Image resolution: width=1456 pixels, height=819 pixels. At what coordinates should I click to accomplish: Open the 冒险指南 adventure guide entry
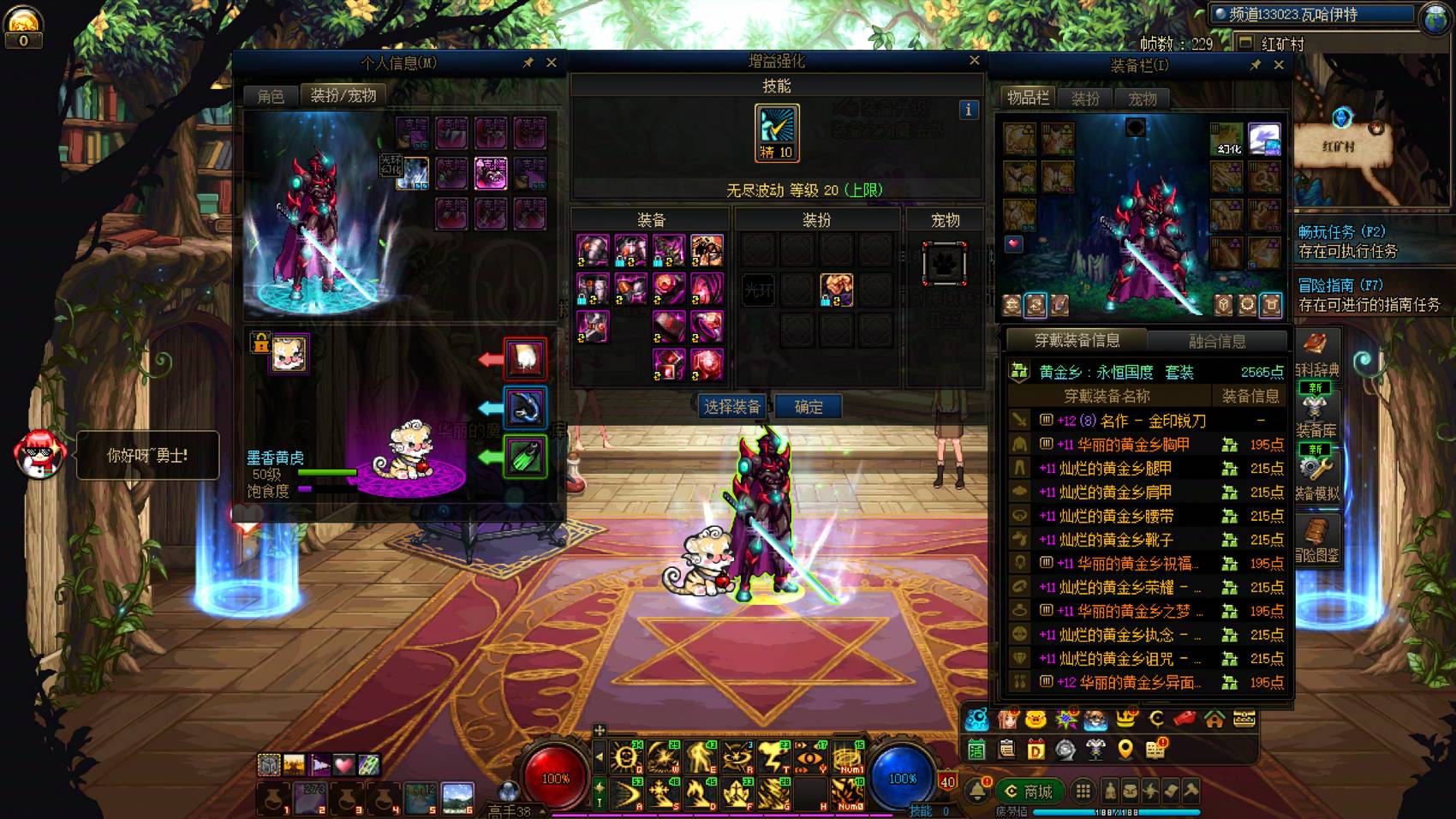pos(1340,285)
